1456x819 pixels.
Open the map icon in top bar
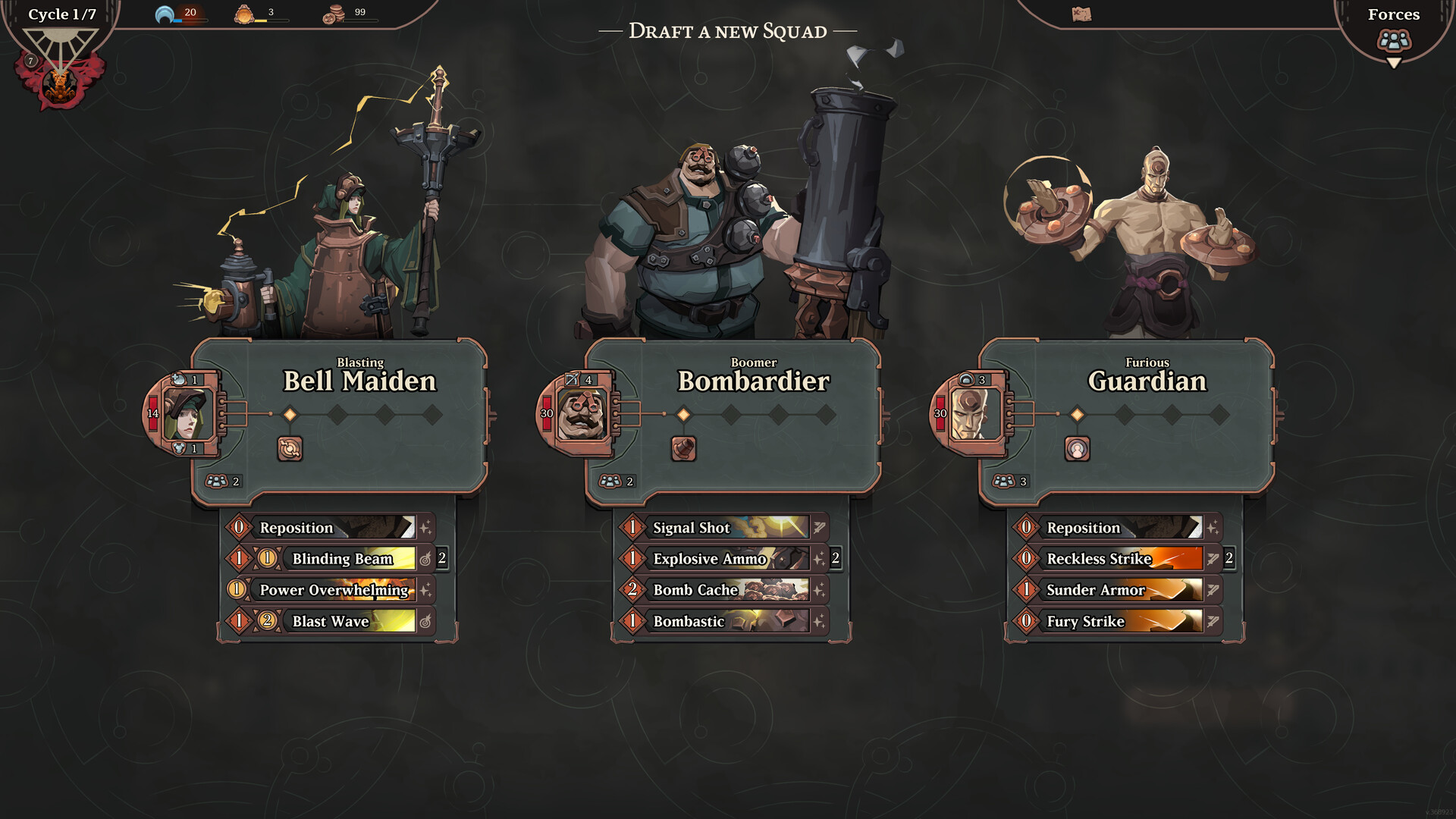[1081, 14]
